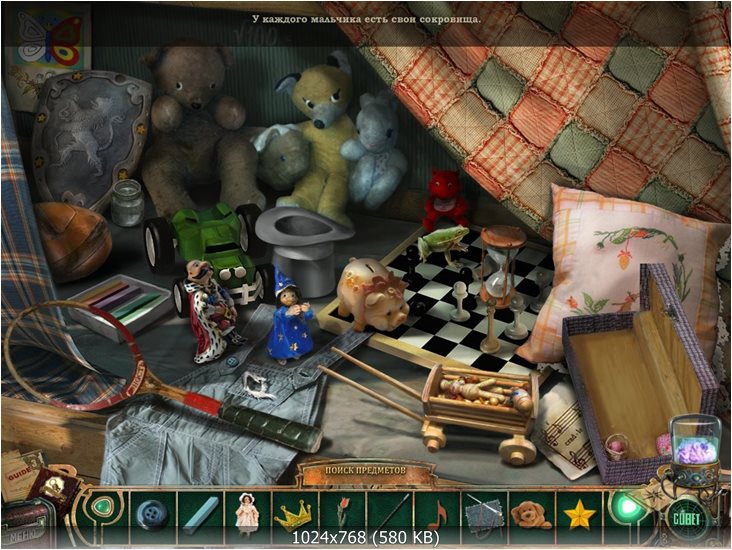Select the magic wand slot
This screenshot has width=732, height=550.
coord(389,512)
